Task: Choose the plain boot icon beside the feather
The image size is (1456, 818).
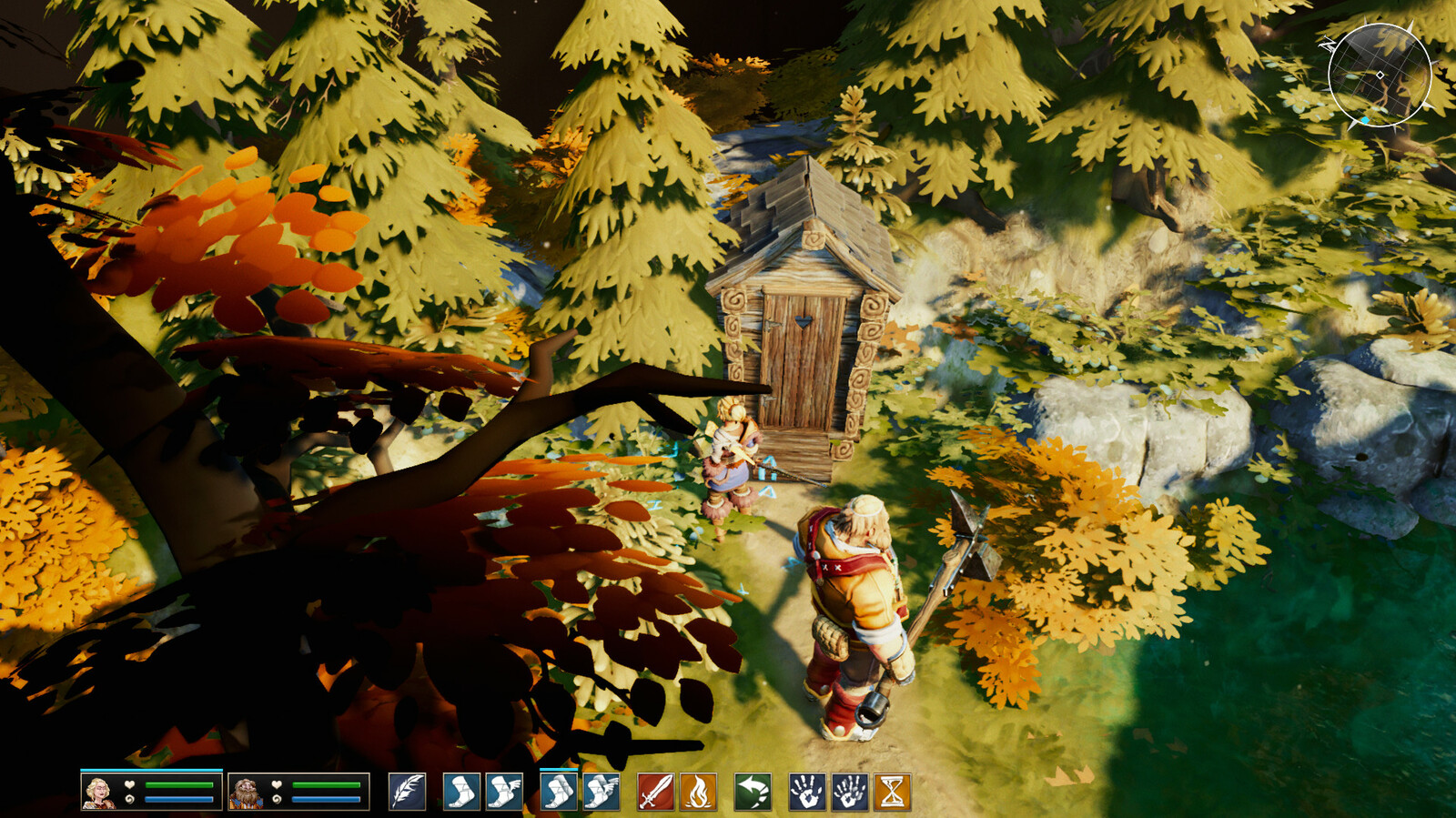Action: 460,792
